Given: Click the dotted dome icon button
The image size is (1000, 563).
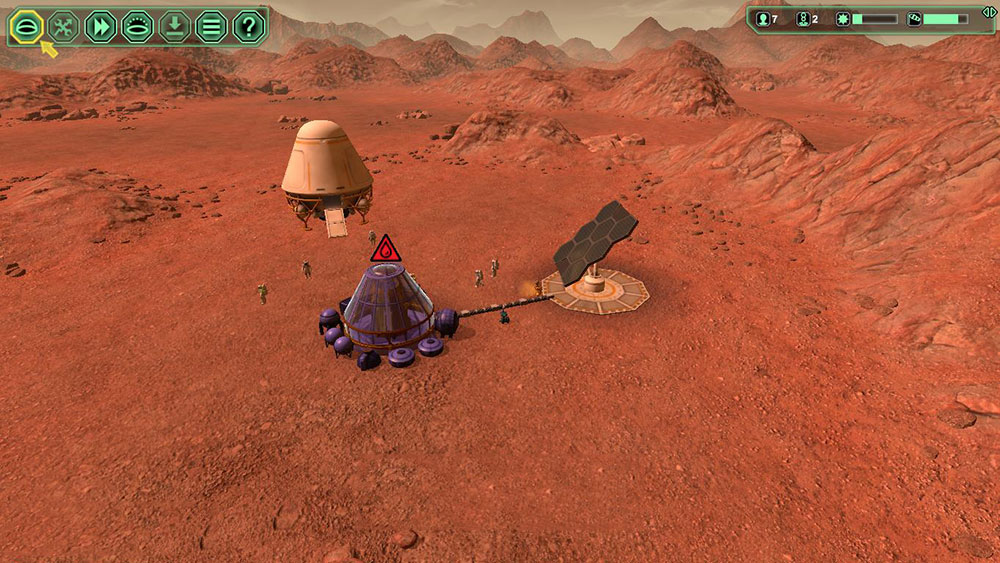Looking at the screenshot, I should (x=137, y=26).
